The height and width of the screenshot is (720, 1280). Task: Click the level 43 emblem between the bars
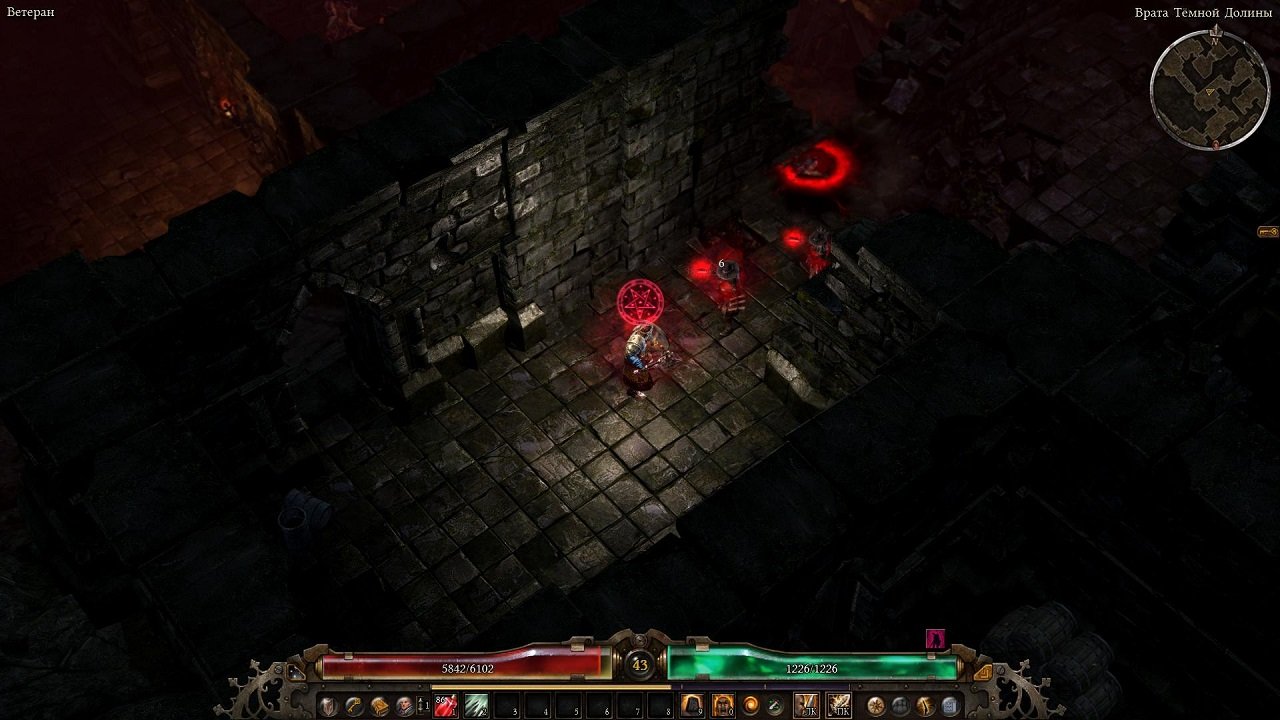point(640,662)
